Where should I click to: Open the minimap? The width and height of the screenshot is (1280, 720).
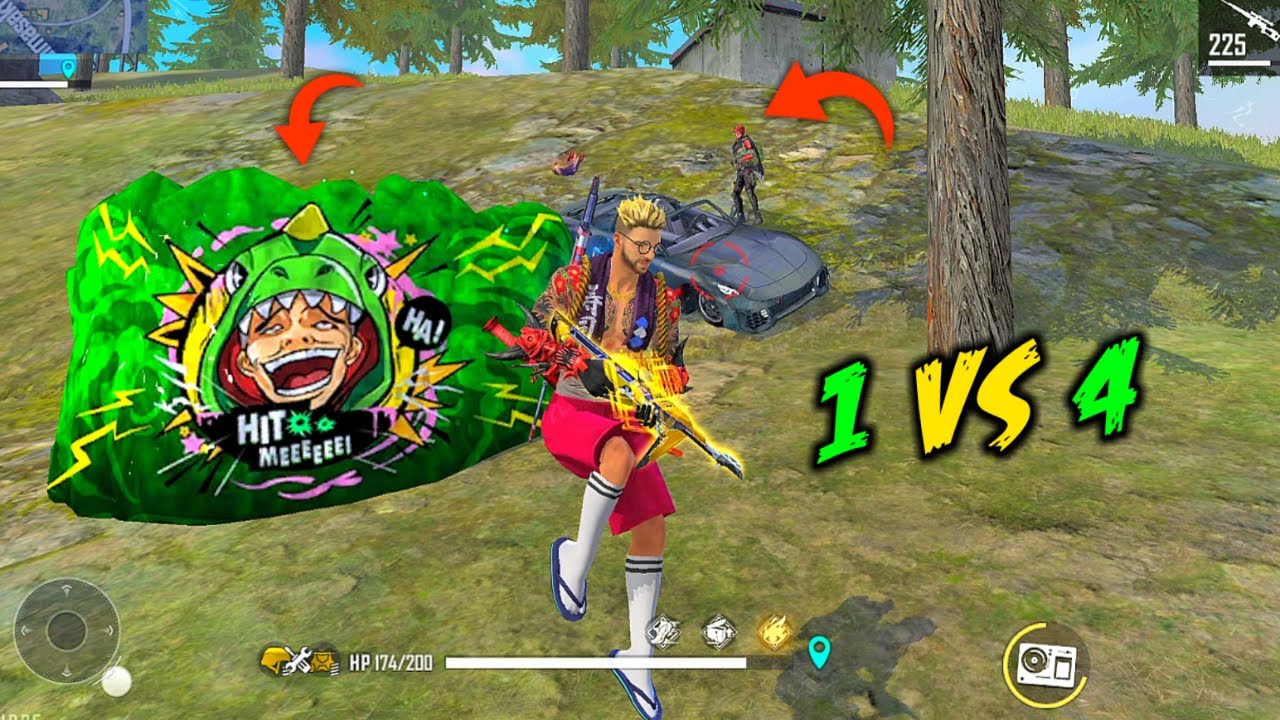[x=72, y=28]
